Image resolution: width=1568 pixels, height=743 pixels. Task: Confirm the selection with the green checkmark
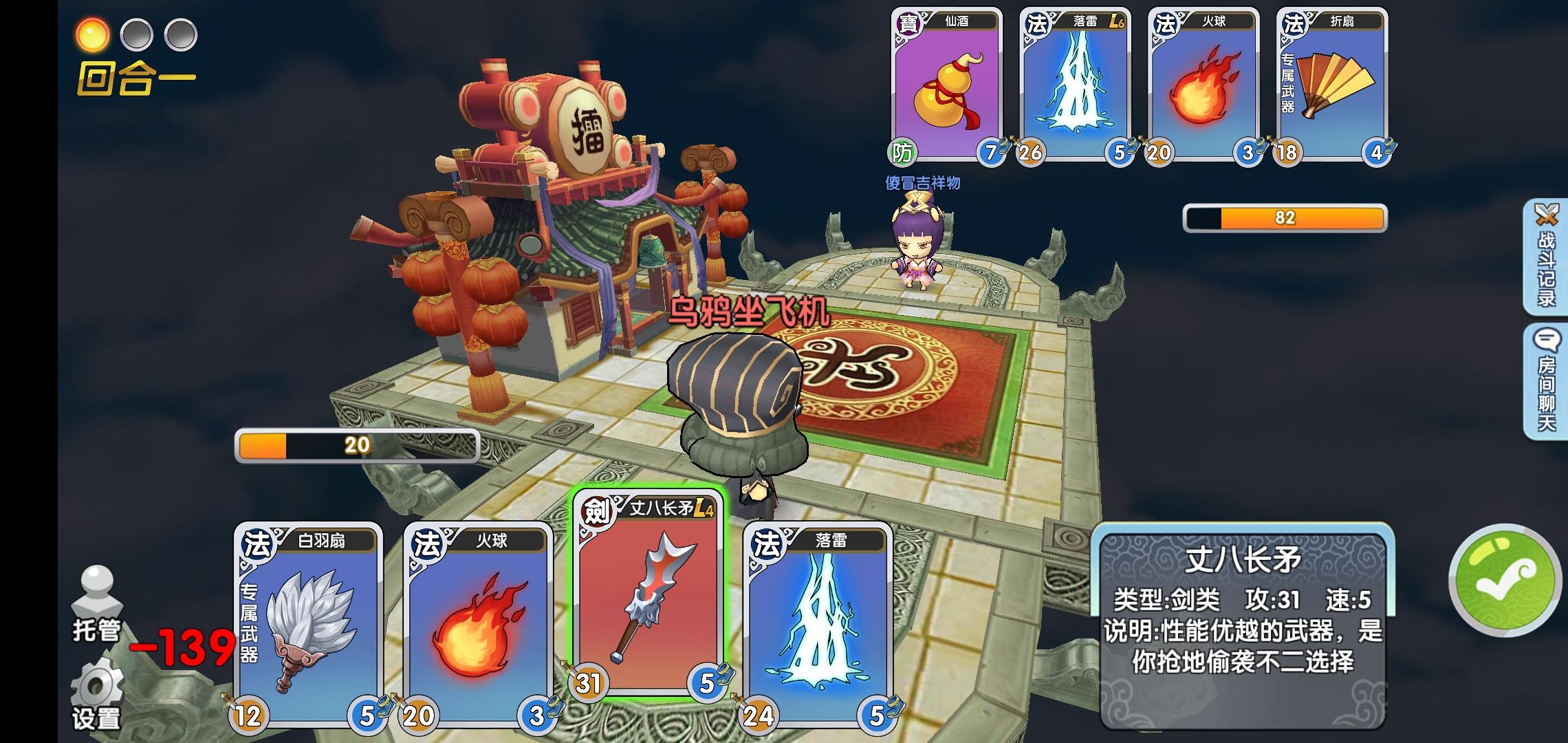click(x=1504, y=580)
